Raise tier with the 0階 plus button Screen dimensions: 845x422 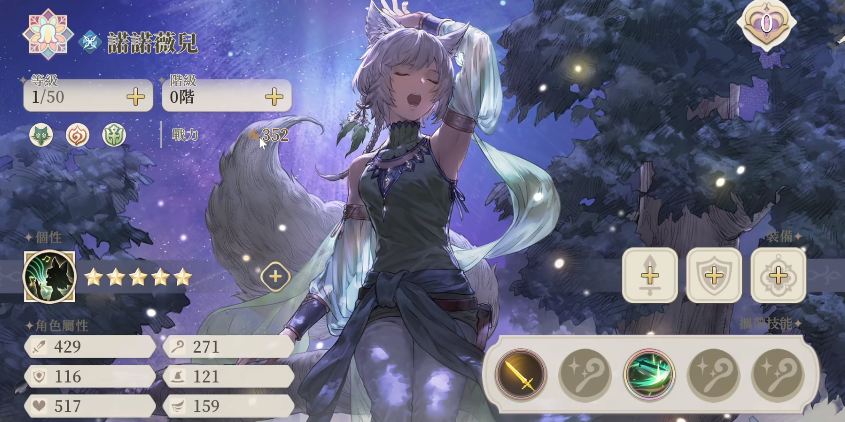[x=273, y=97]
